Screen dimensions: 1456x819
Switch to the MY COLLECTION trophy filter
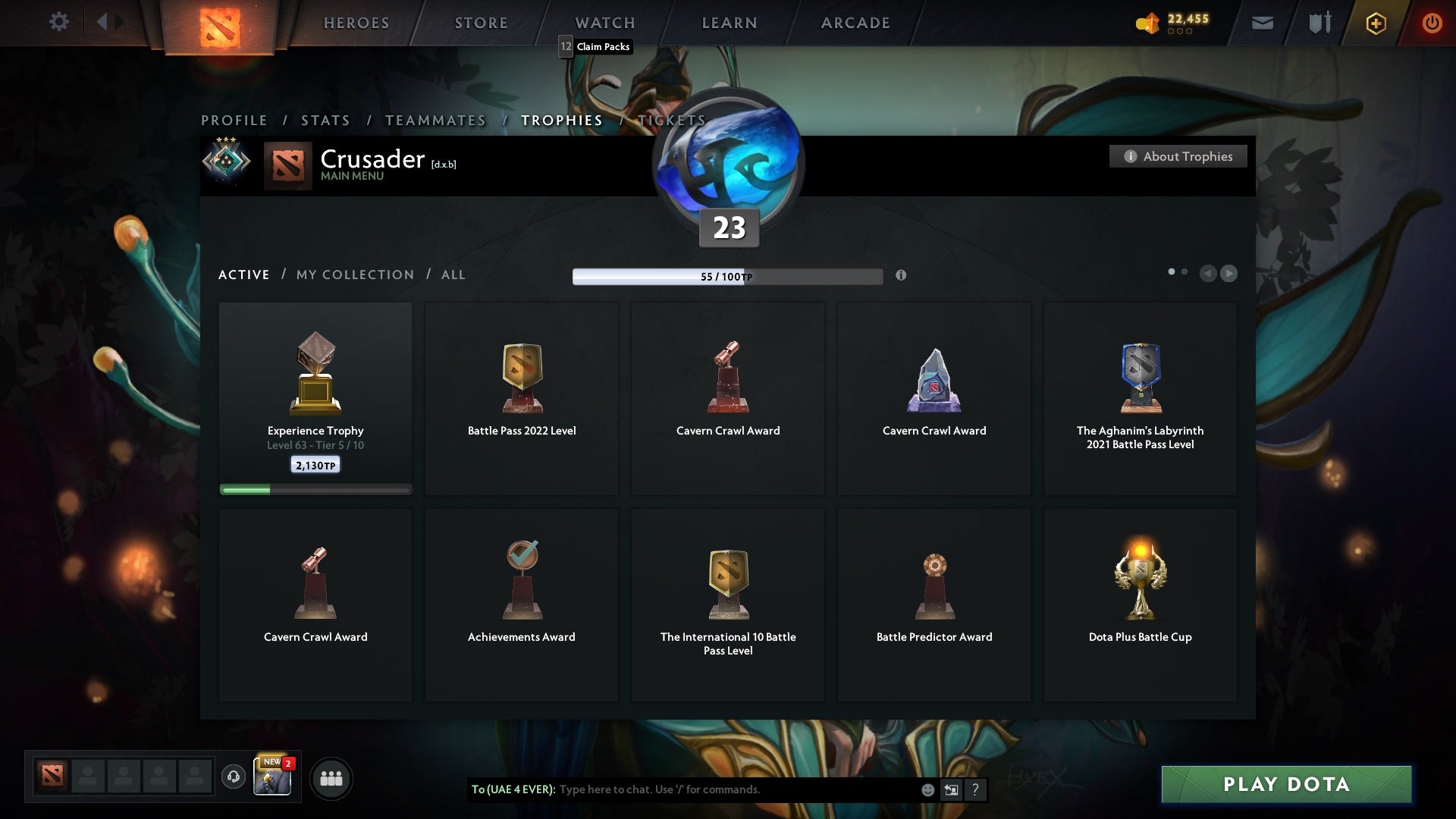coord(354,275)
